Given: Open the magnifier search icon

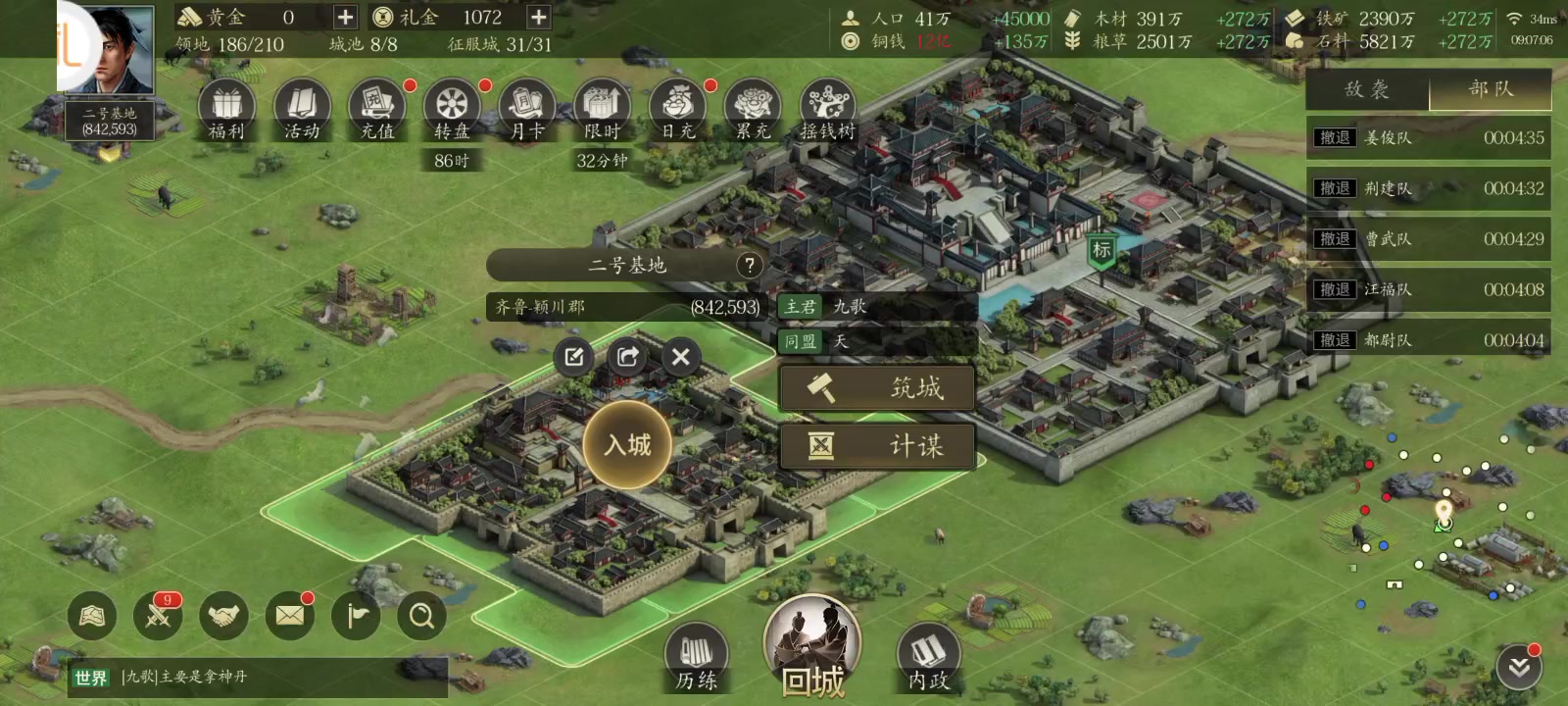Looking at the screenshot, I should (x=421, y=616).
